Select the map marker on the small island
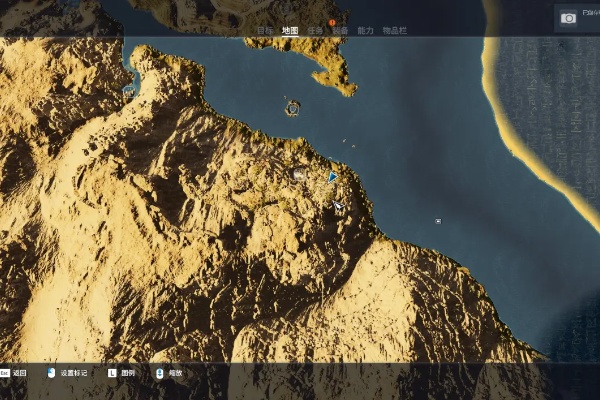Viewport: 600px width, 400px height. coord(293,107)
